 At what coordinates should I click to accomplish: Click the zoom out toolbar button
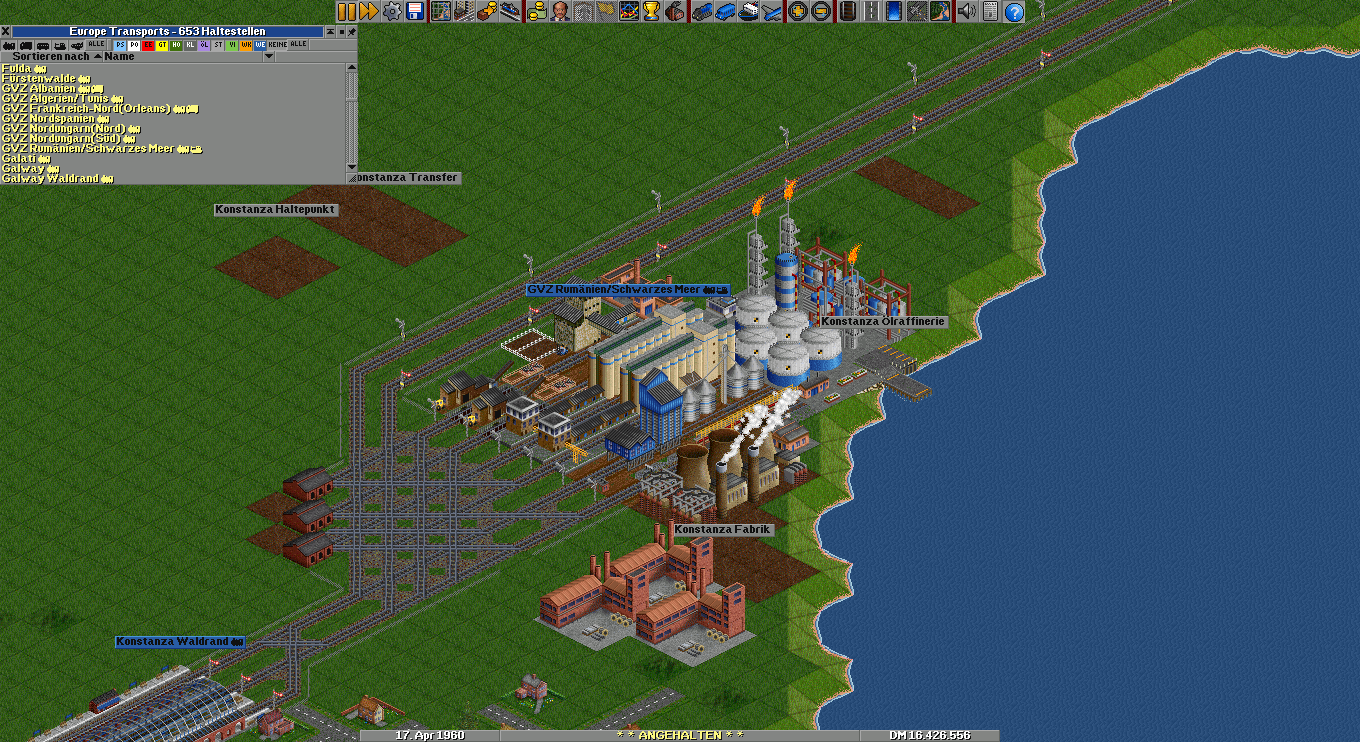[821, 11]
